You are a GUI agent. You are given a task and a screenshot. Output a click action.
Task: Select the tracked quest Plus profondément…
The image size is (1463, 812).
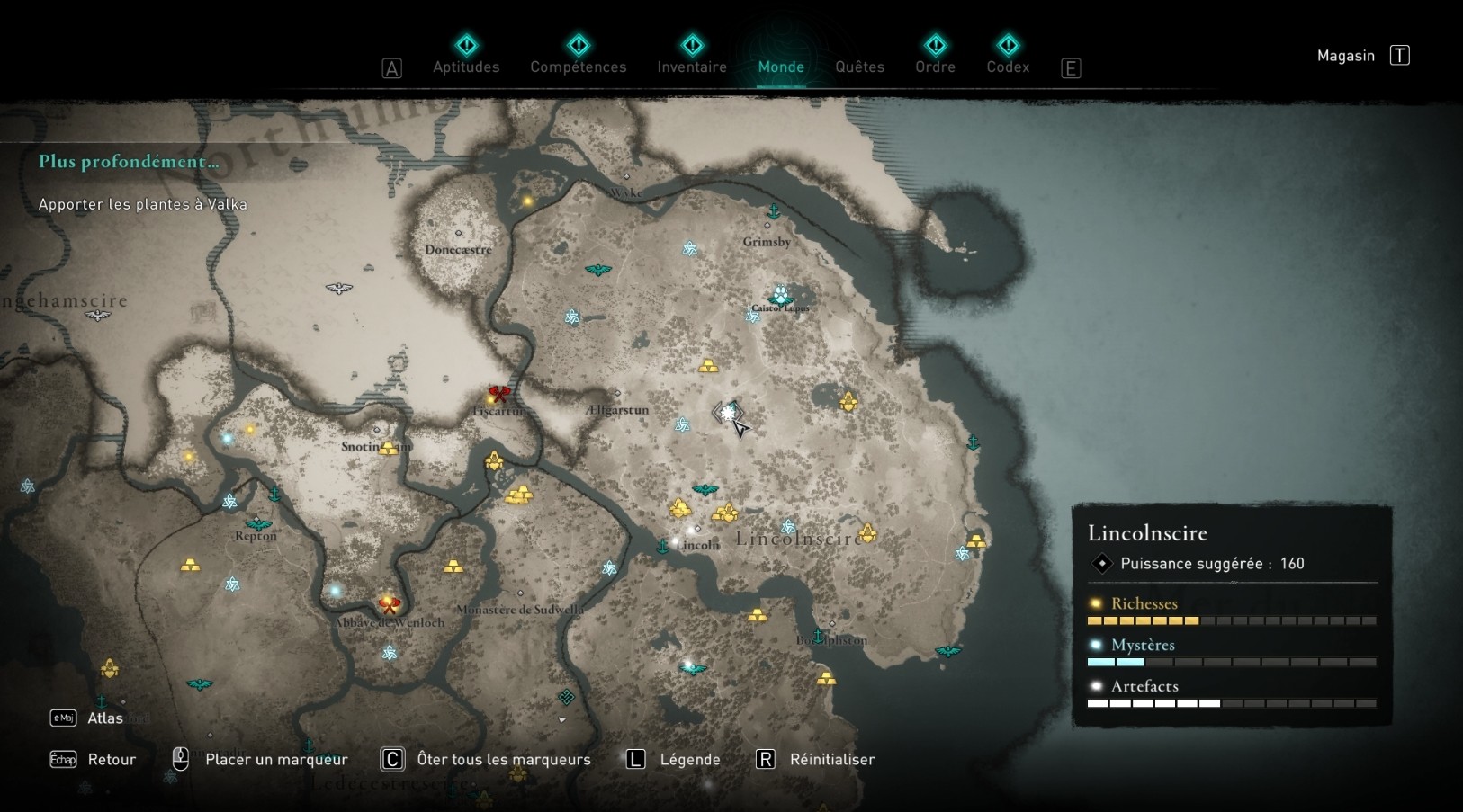click(x=129, y=162)
